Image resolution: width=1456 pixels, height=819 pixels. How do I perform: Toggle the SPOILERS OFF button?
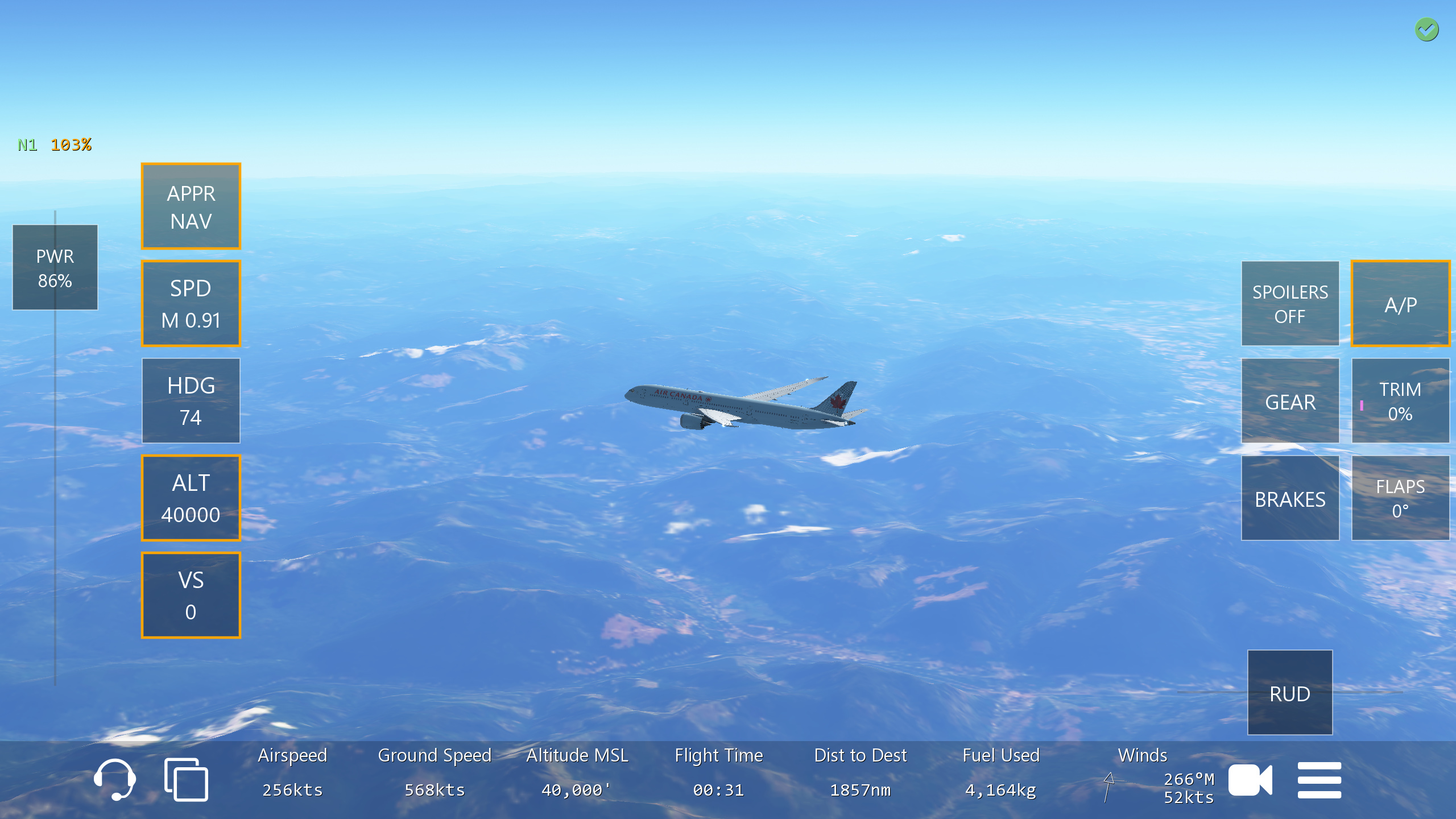pyautogui.click(x=1289, y=304)
